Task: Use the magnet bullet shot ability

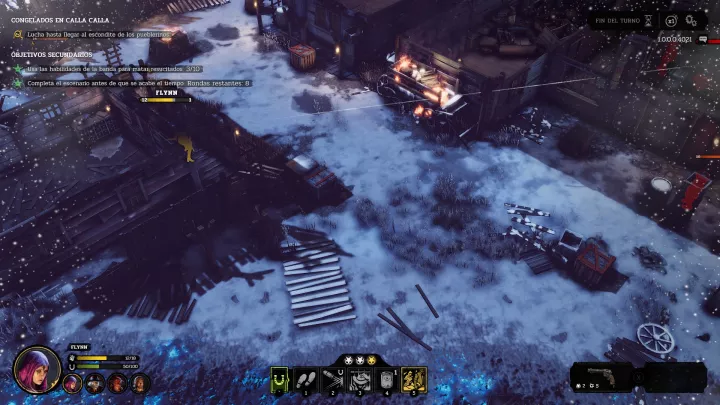Action: (x=333, y=379)
